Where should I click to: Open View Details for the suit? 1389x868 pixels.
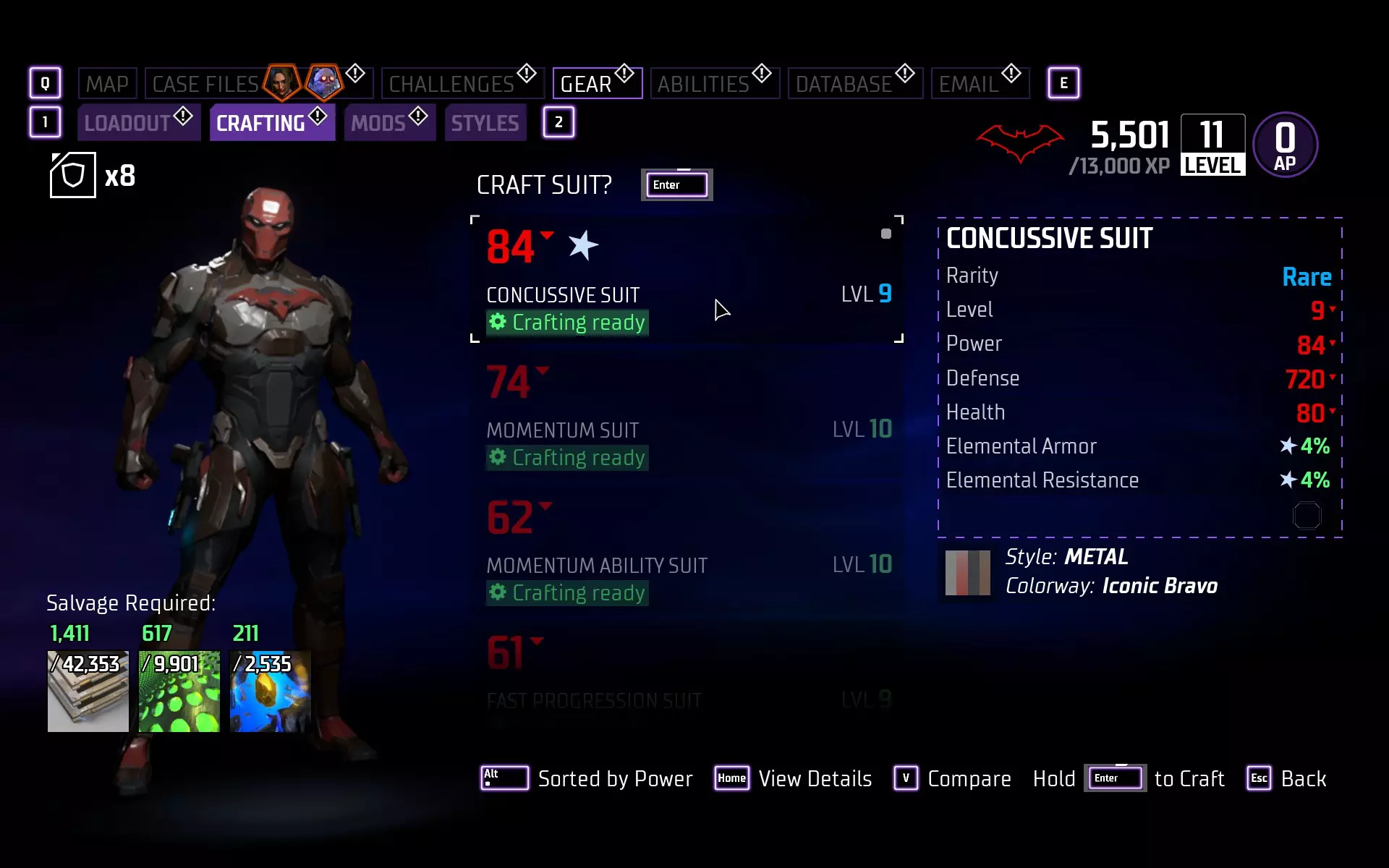(x=794, y=778)
